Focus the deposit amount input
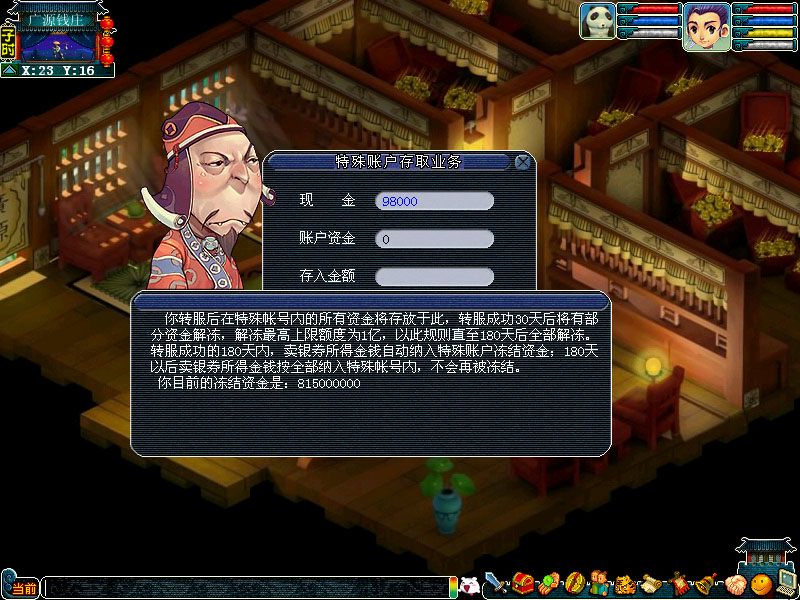This screenshot has width=800, height=600. point(434,276)
